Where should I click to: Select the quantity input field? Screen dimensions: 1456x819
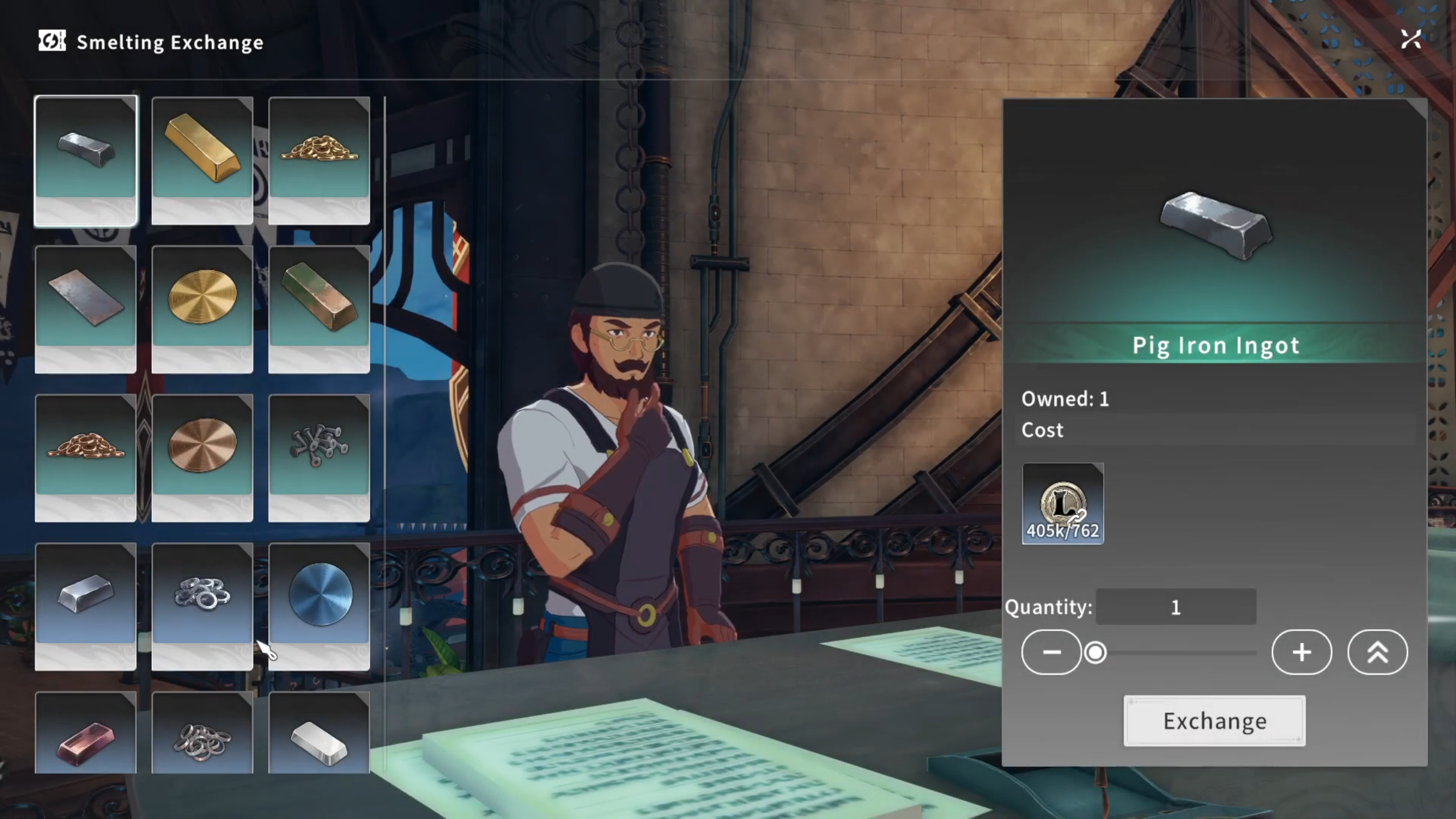(1176, 607)
